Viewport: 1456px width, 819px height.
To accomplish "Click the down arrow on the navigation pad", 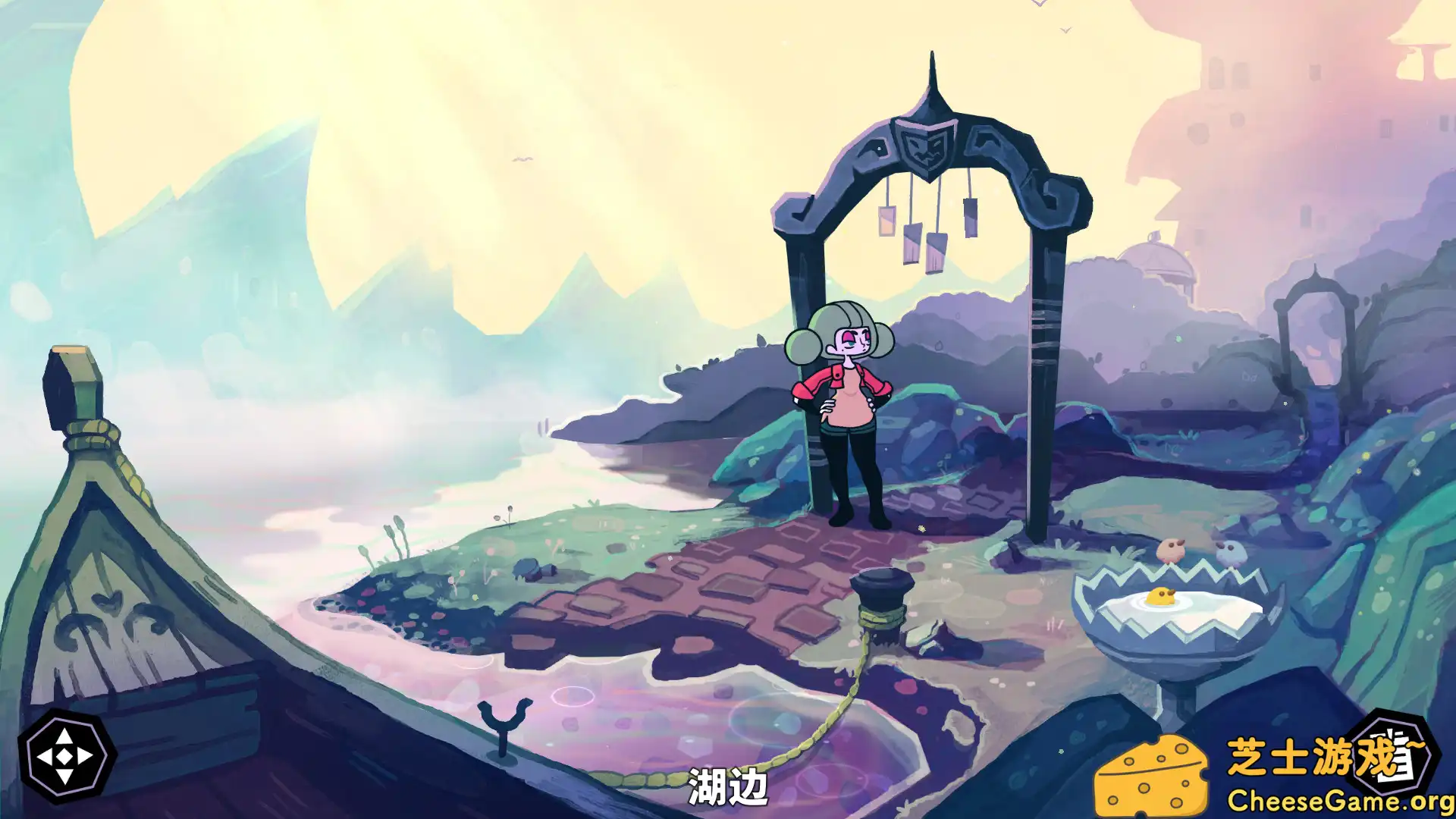I will pyautogui.click(x=64, y=775).
